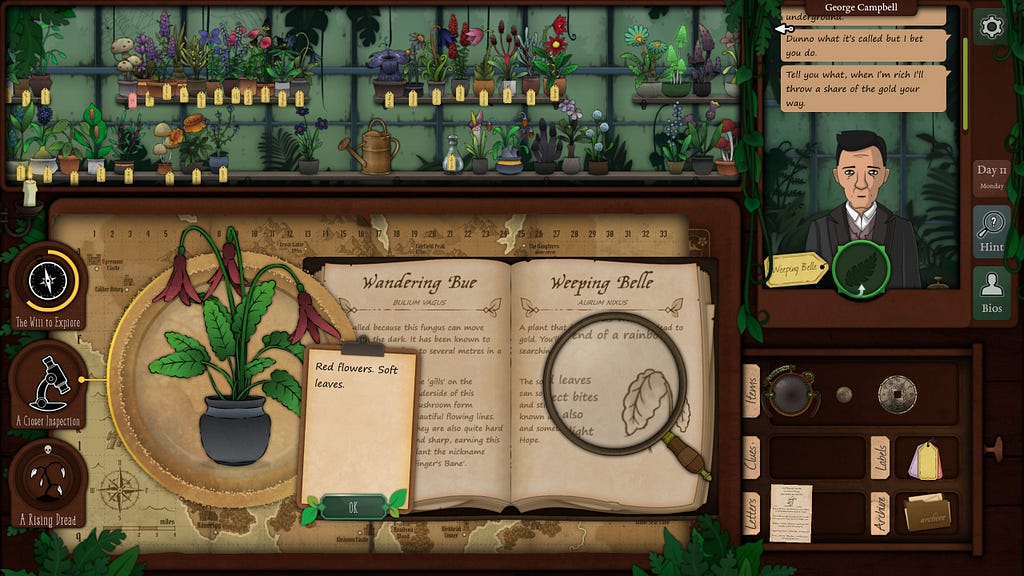1024x576 pixels.
Task: Open the letter in the Letters drawer
Action: click(x=790, y=513)
